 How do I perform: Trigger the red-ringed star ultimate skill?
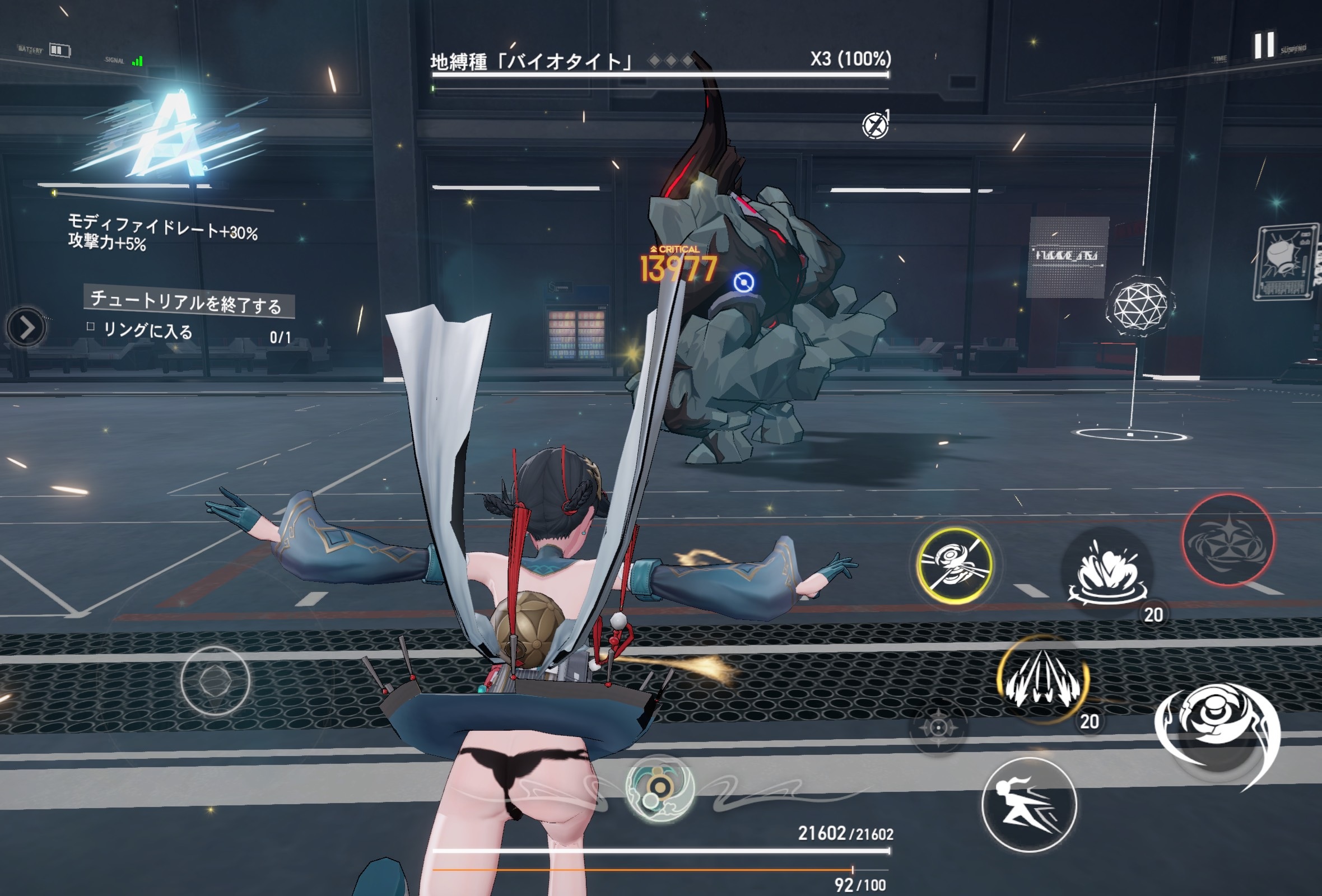[x=1228, y=540]
